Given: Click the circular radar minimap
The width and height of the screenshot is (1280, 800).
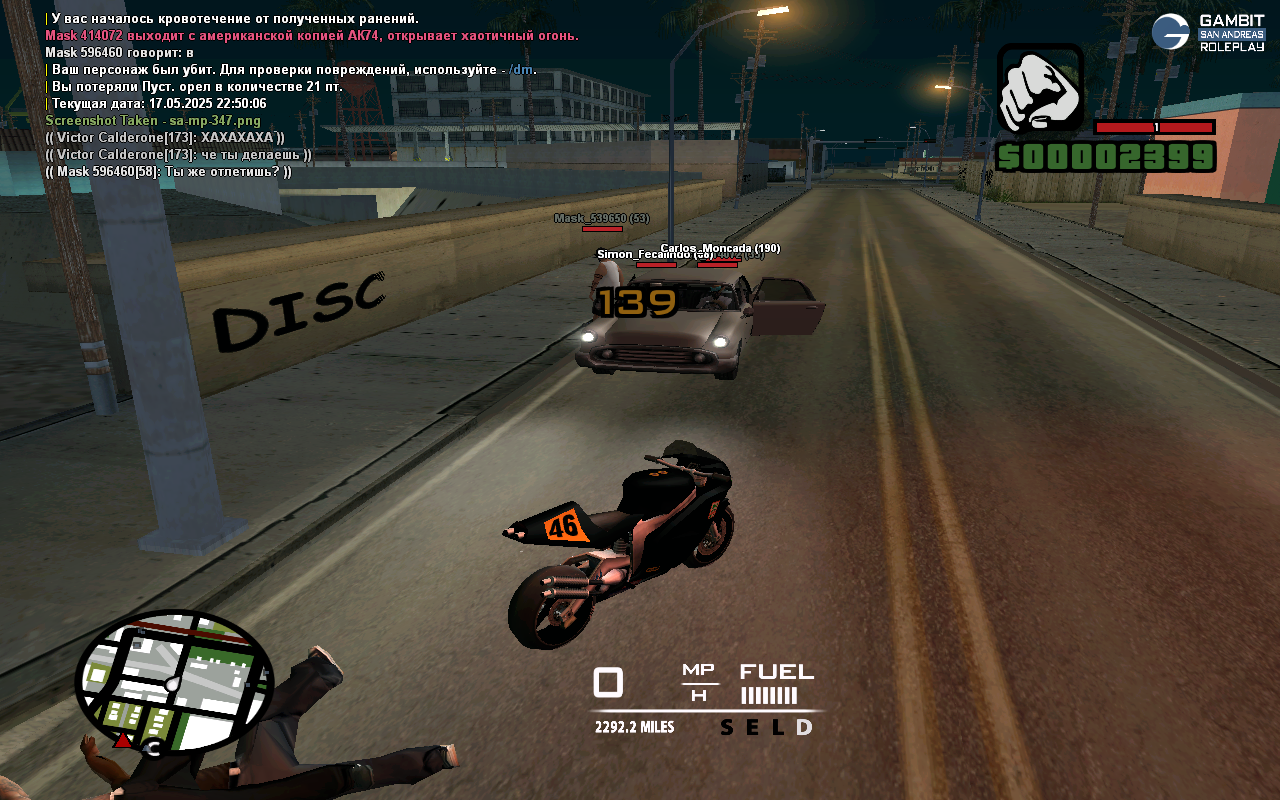Looking at the screenshot, I should pyautogui.click(x=174, y=682).
